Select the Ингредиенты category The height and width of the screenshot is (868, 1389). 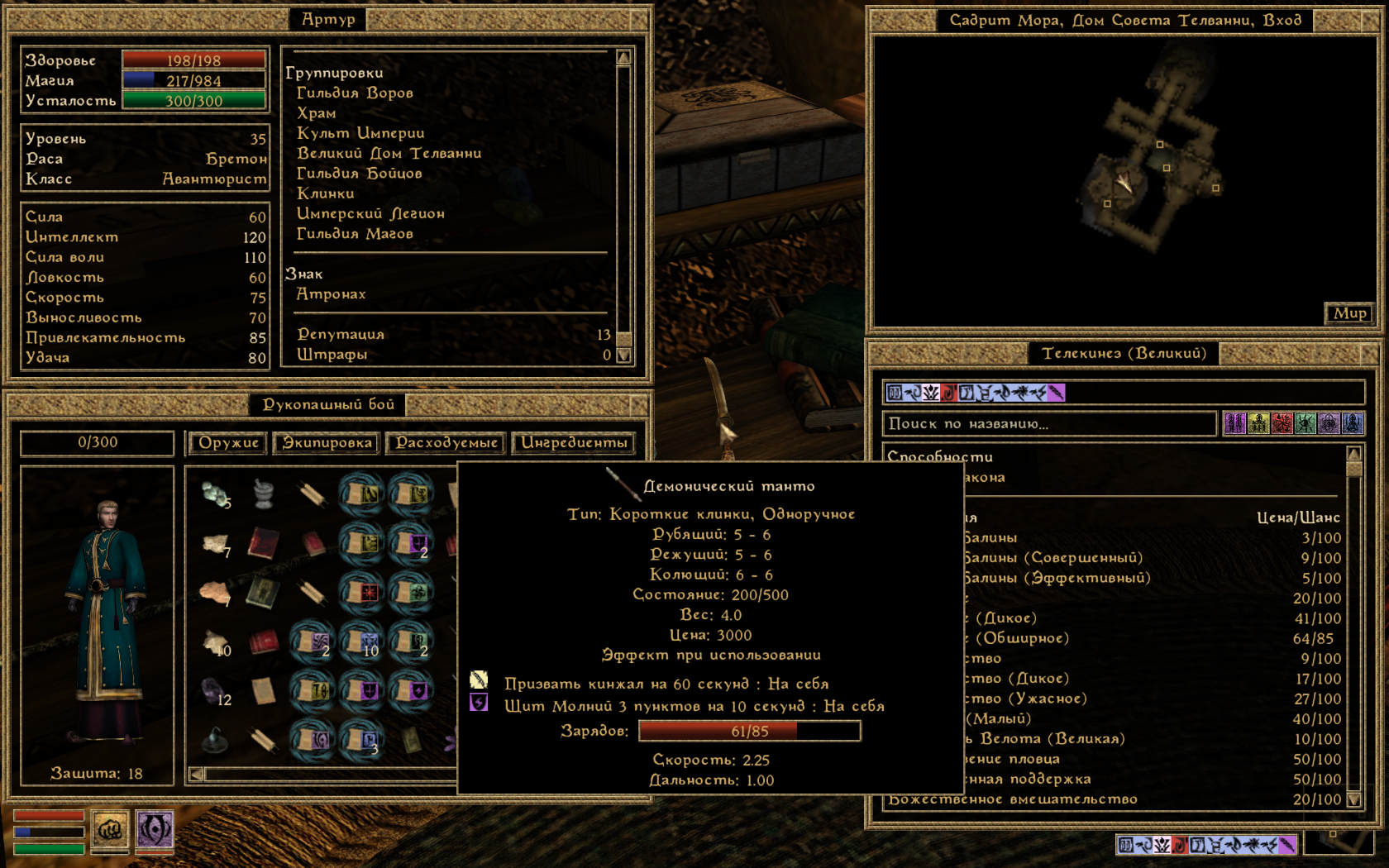click(574, 443)
